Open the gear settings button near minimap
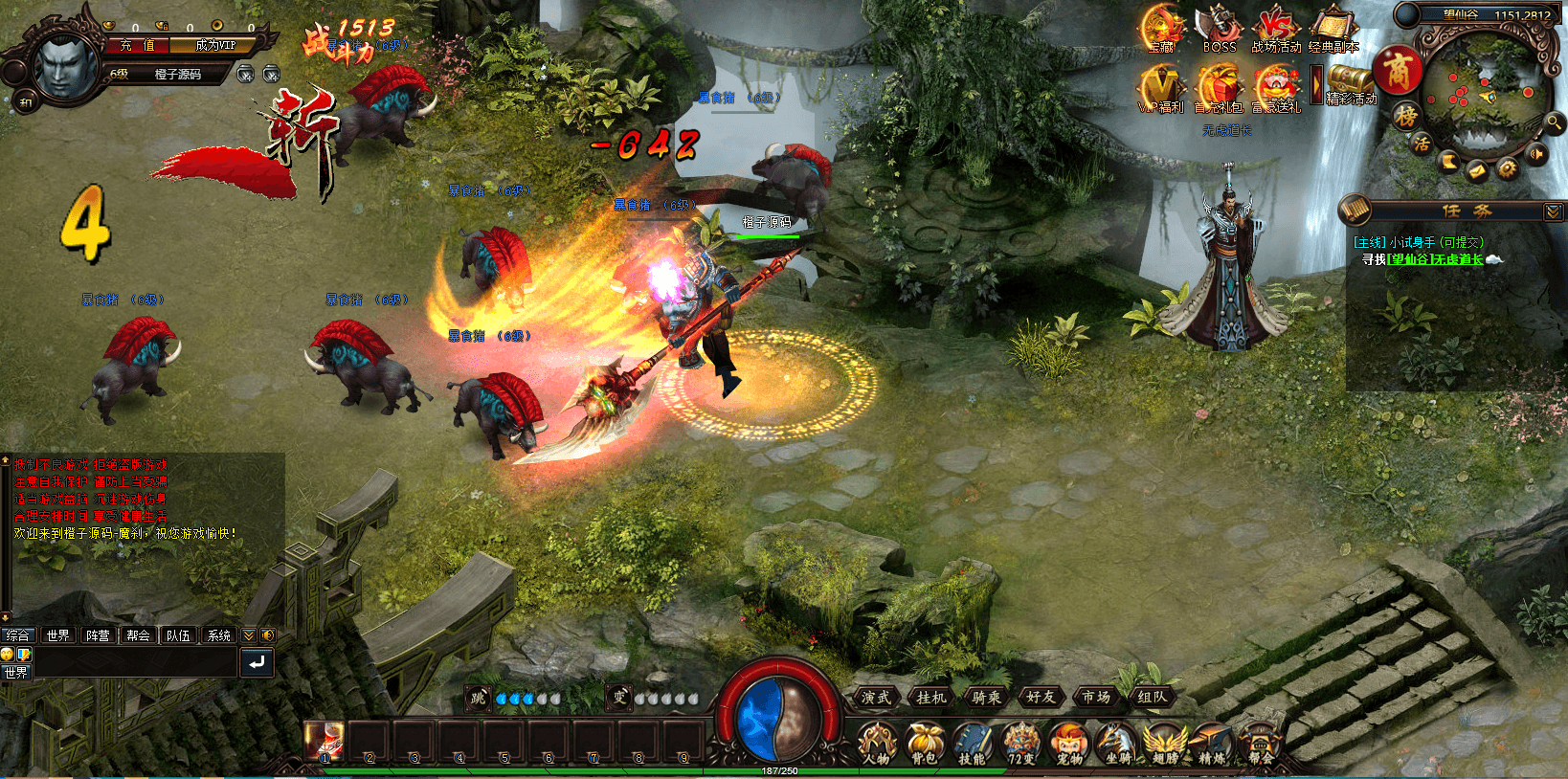 click(1508, 168)
